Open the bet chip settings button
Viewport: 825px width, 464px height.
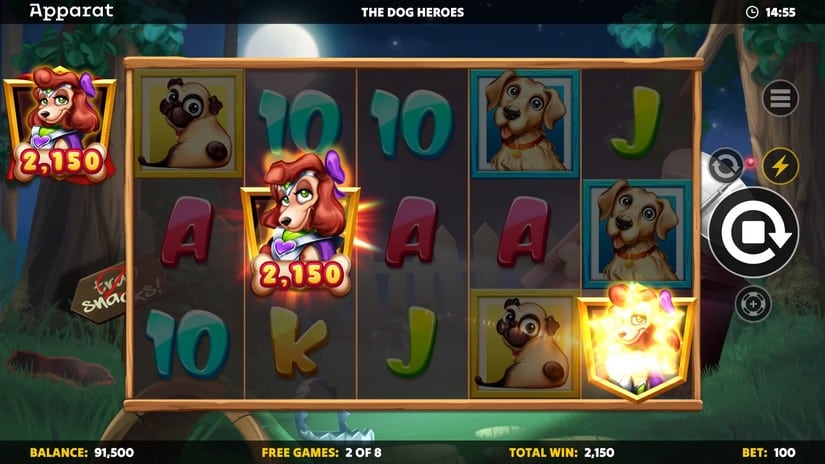(753, 303)
